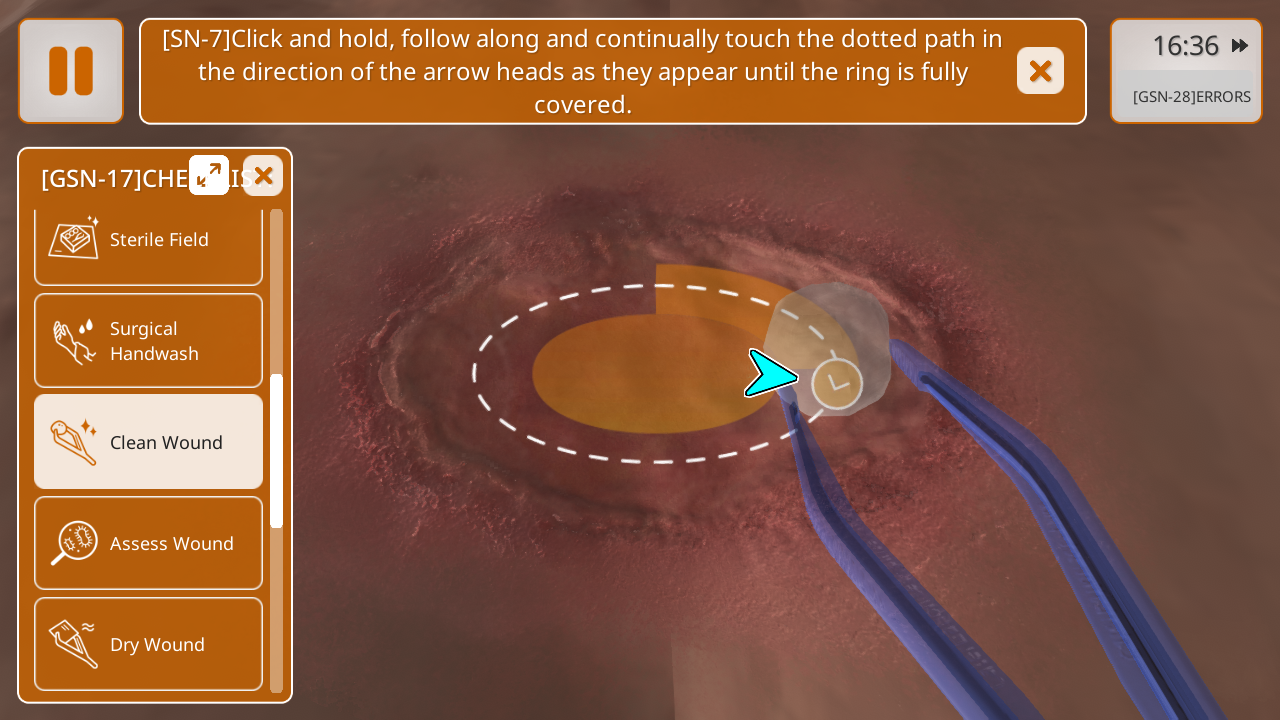The height and width of the screenshot is (720, 1280).
Task: Open the Errors panel
Action: coord(1191,97)
